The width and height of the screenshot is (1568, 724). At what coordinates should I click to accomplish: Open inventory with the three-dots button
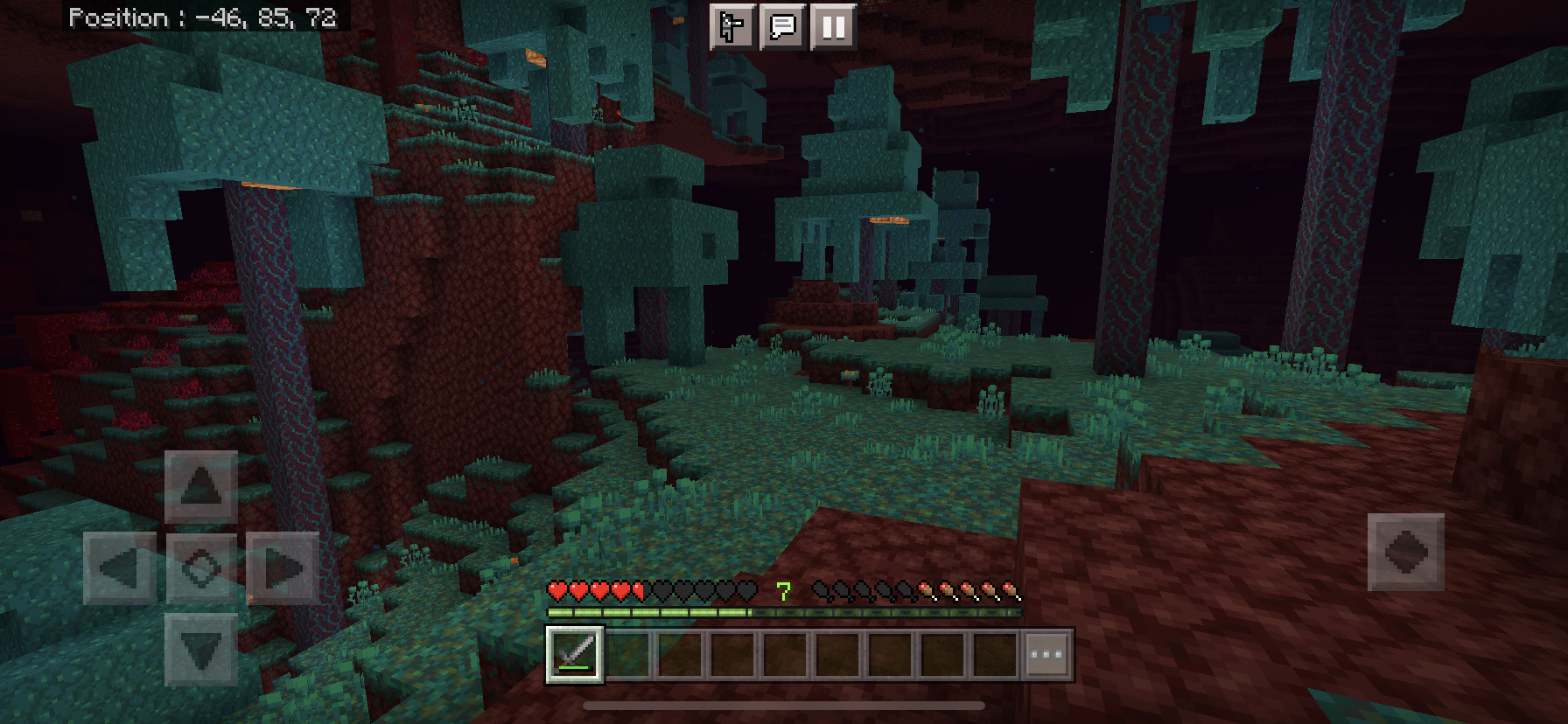click(1046, 654)
